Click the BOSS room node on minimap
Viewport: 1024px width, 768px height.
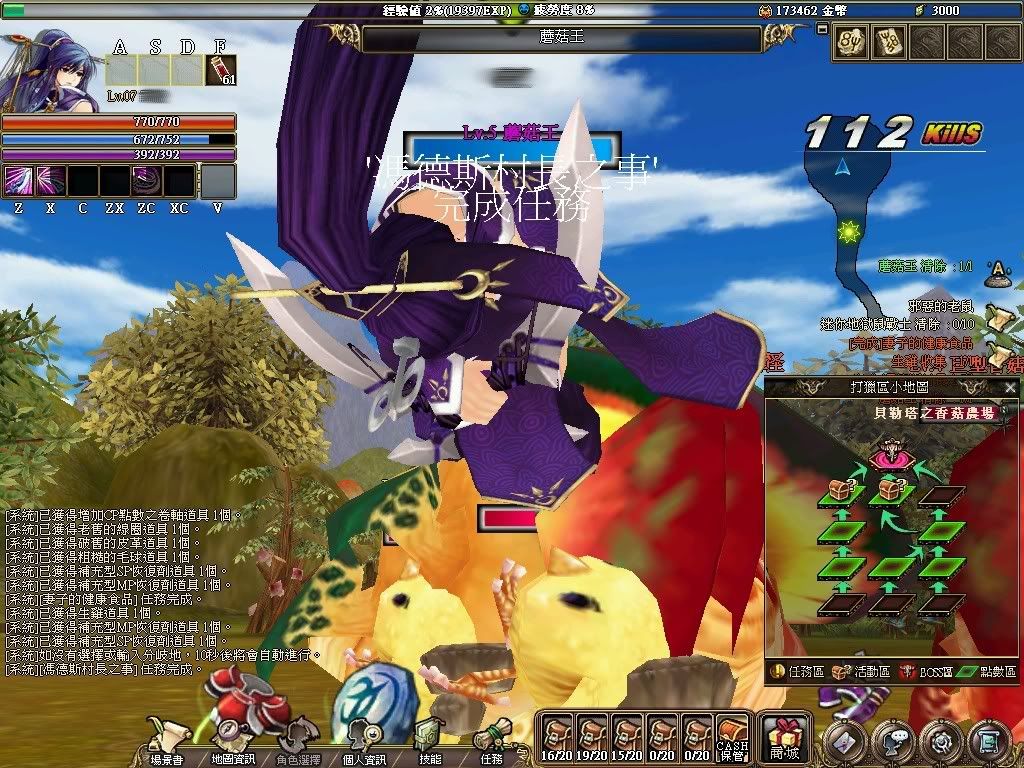click(889, 458)
